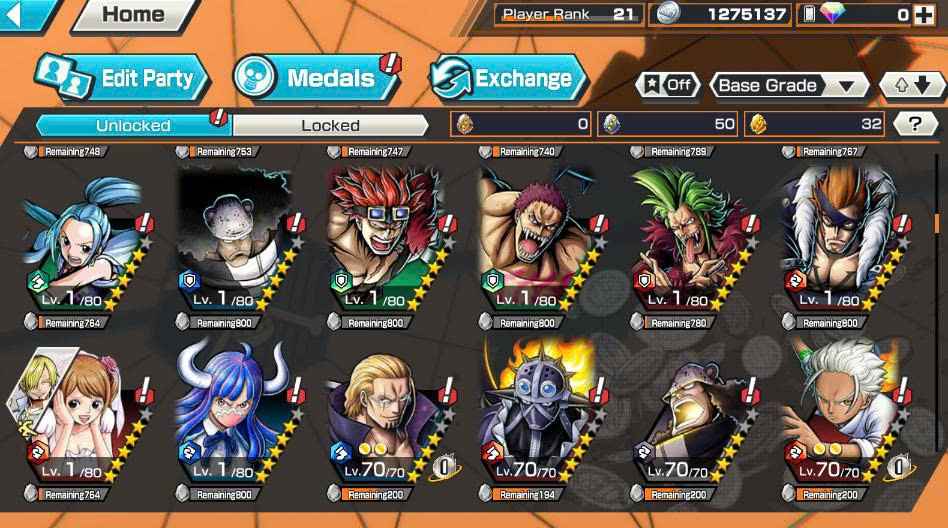
Task: Toggle the favorites filter Off button
Action: (x=667, y=85)
